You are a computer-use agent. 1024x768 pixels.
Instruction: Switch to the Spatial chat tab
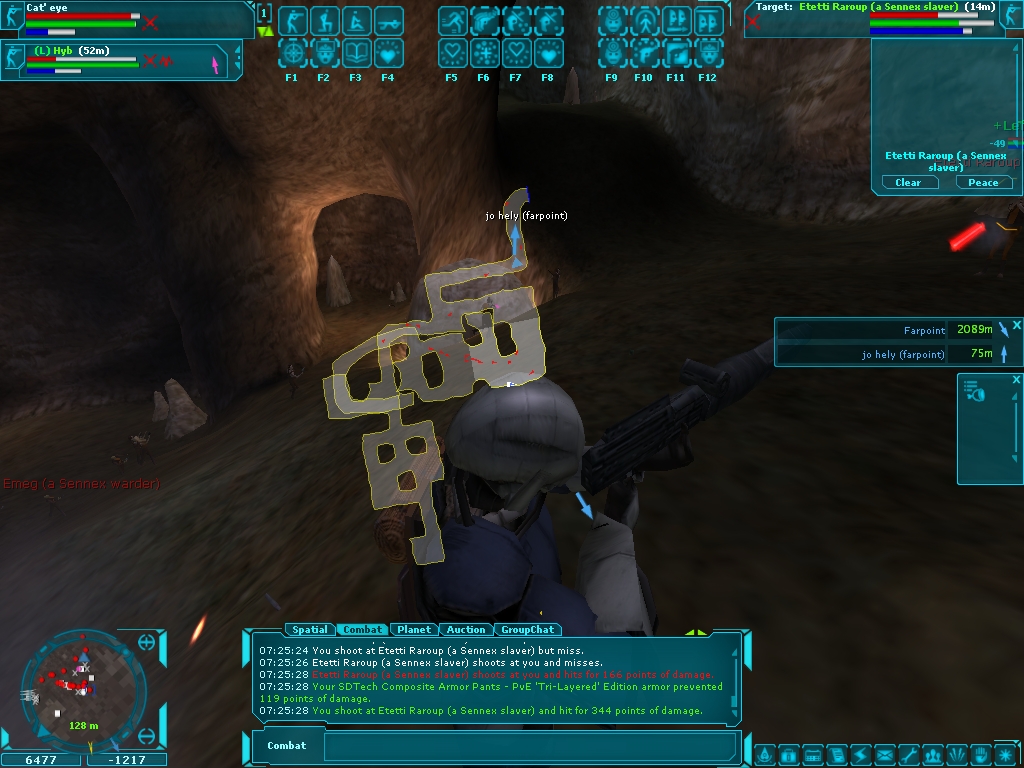tap(310, 630)
